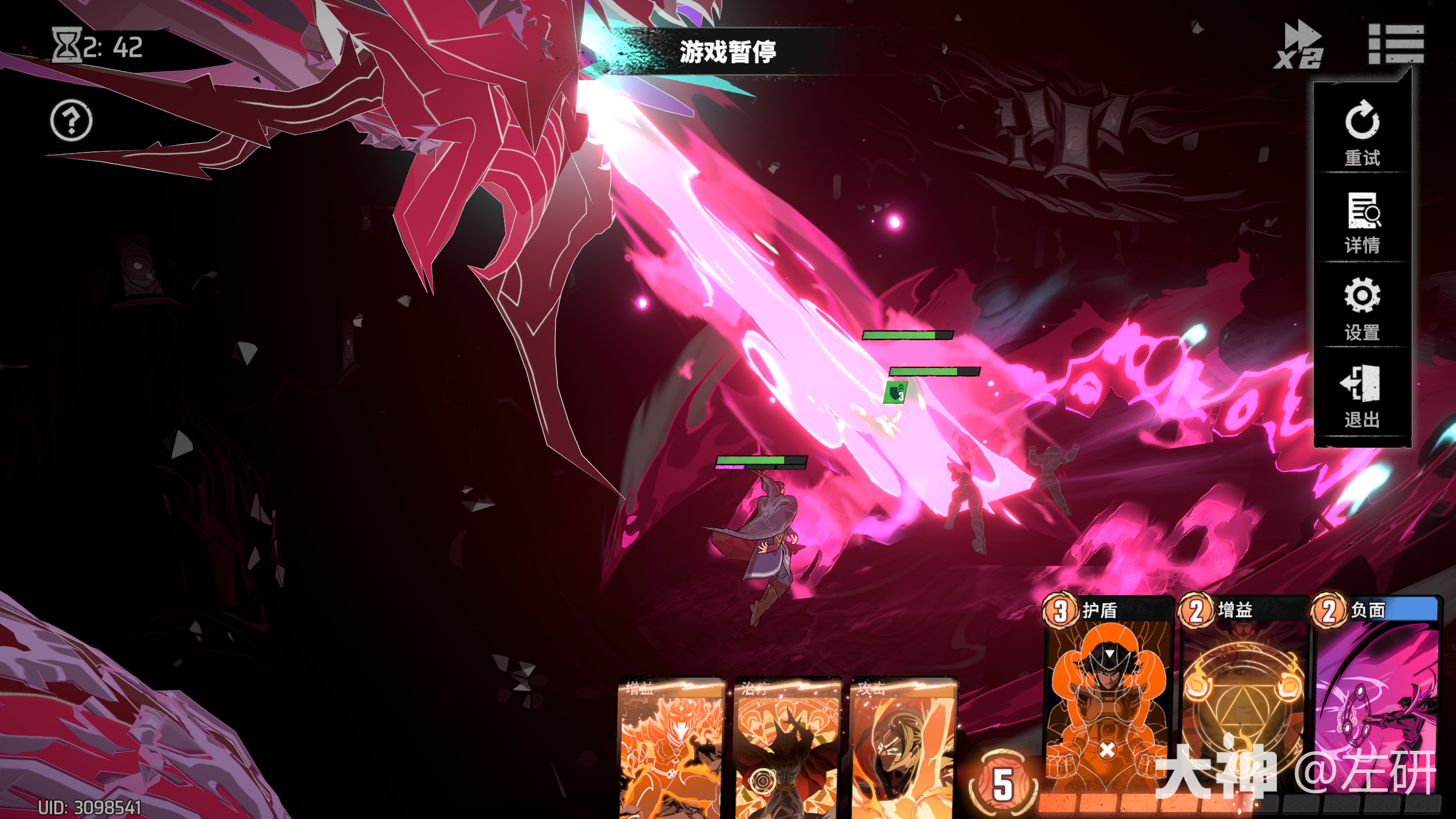
Task: Click 重试 to retry the battle
Action: point(1362,133)
